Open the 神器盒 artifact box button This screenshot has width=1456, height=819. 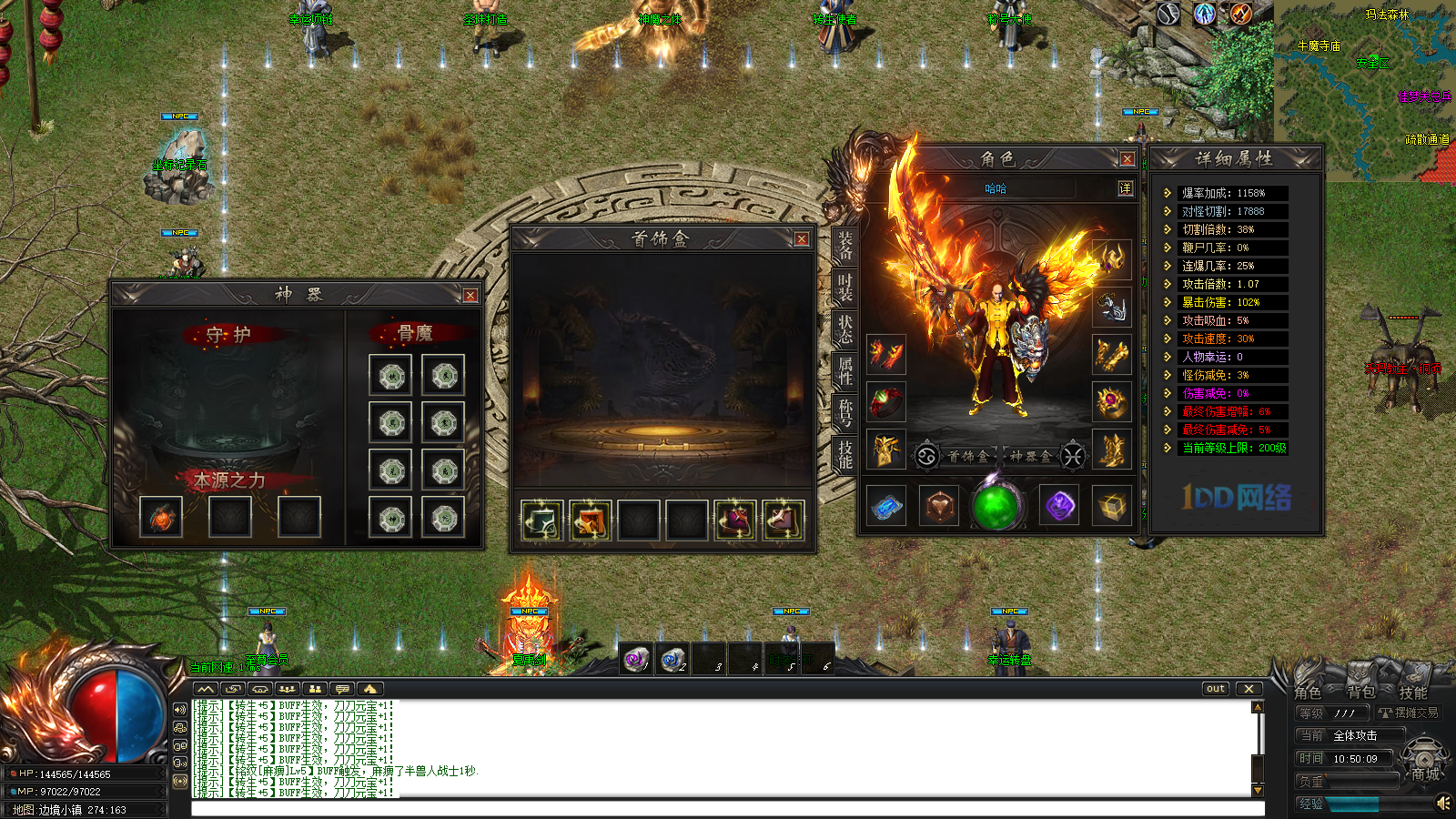click(1030, 456)
